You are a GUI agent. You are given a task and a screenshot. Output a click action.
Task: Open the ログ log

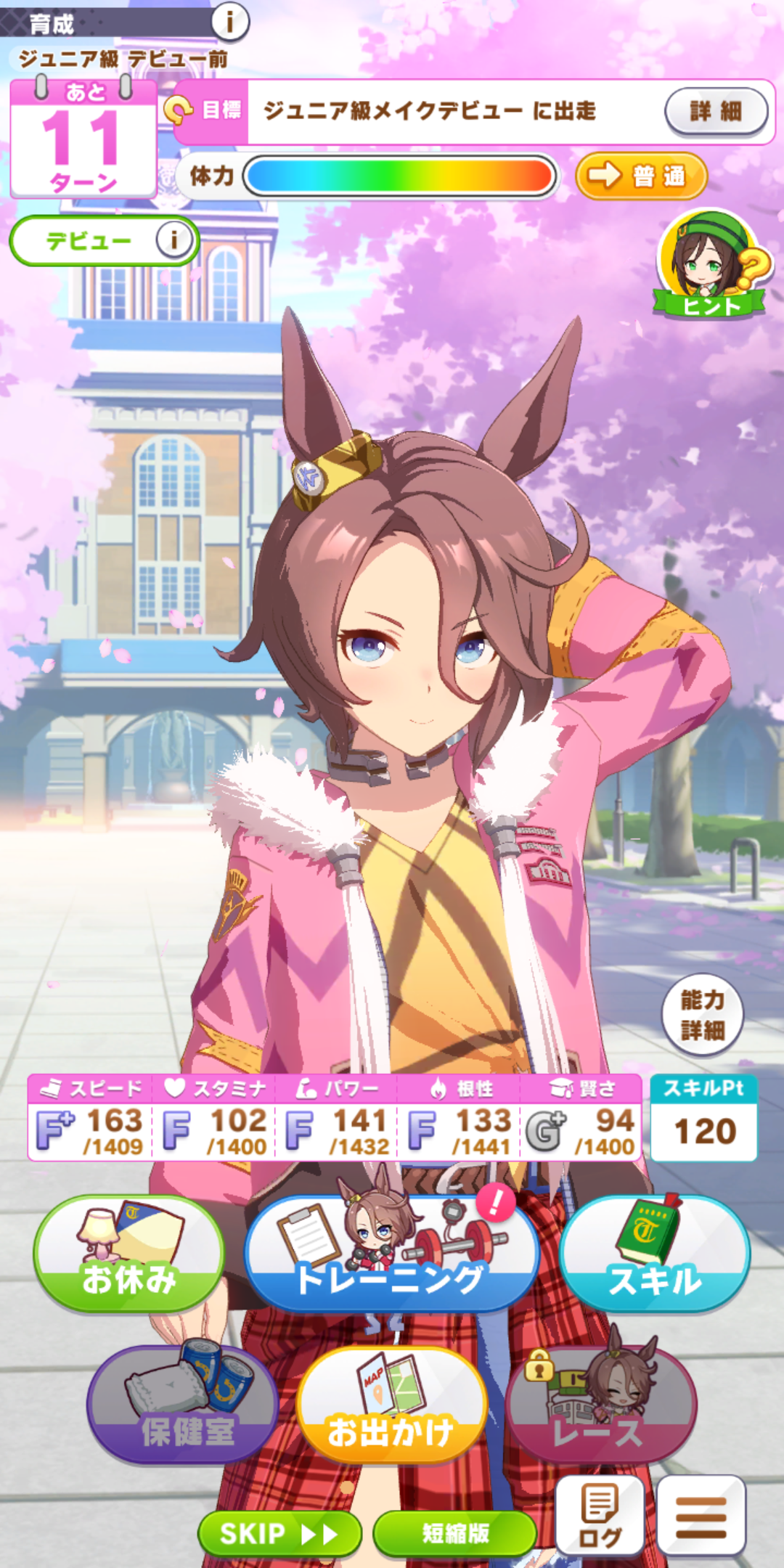point(600,1516)
